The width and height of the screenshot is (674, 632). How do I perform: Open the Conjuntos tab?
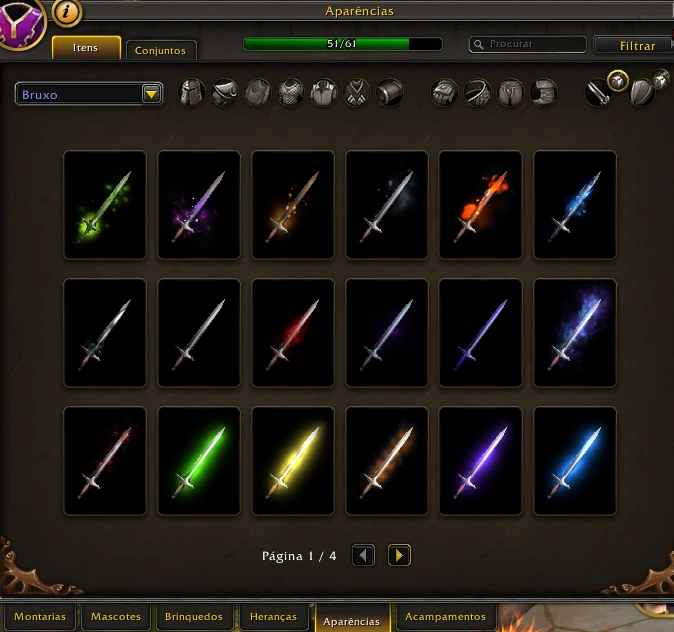point(161,50)
